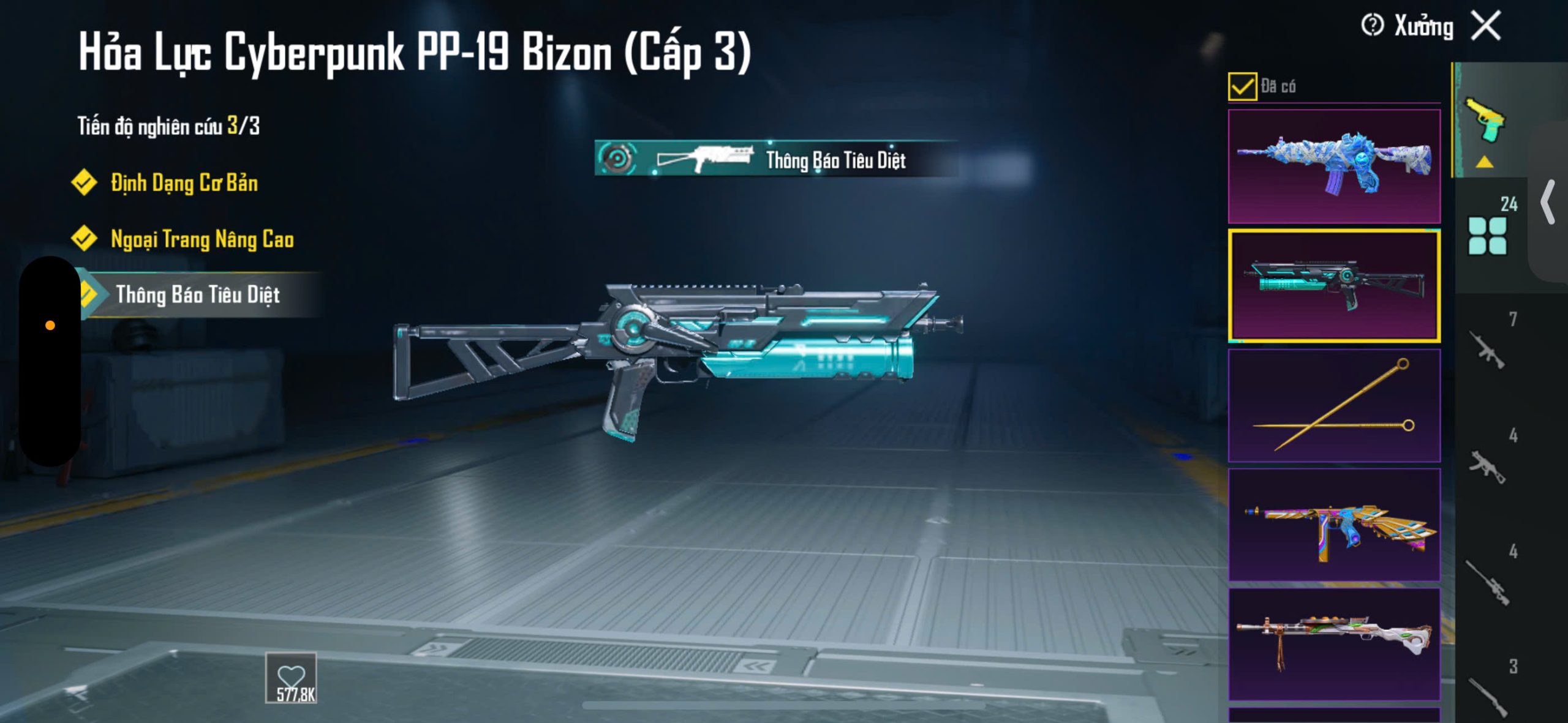
Task: Select Thông Báo Tiêu Diệt research level
Action: (197, 295)
